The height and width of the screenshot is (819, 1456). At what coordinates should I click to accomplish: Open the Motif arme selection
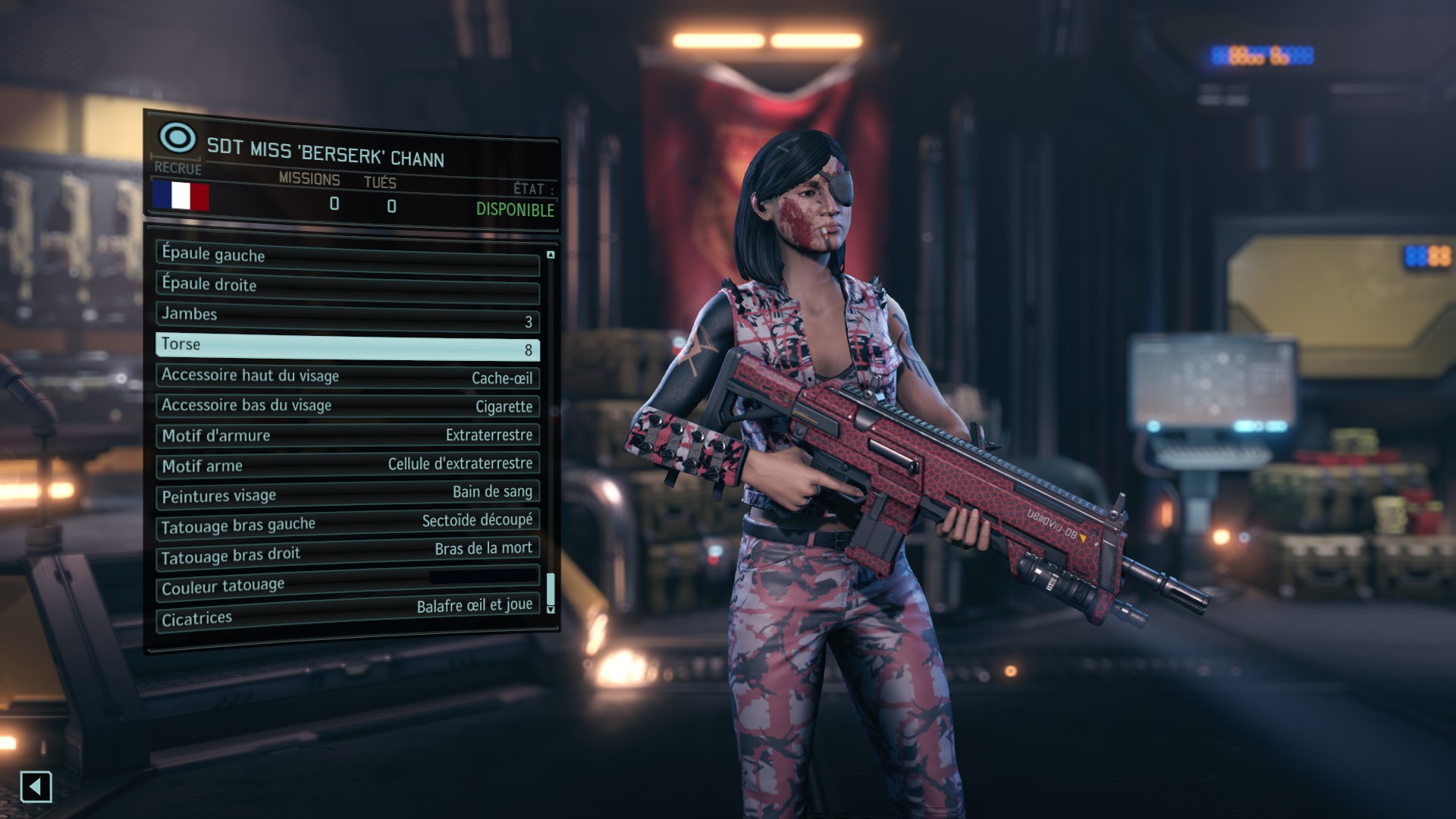click(347, 465)
